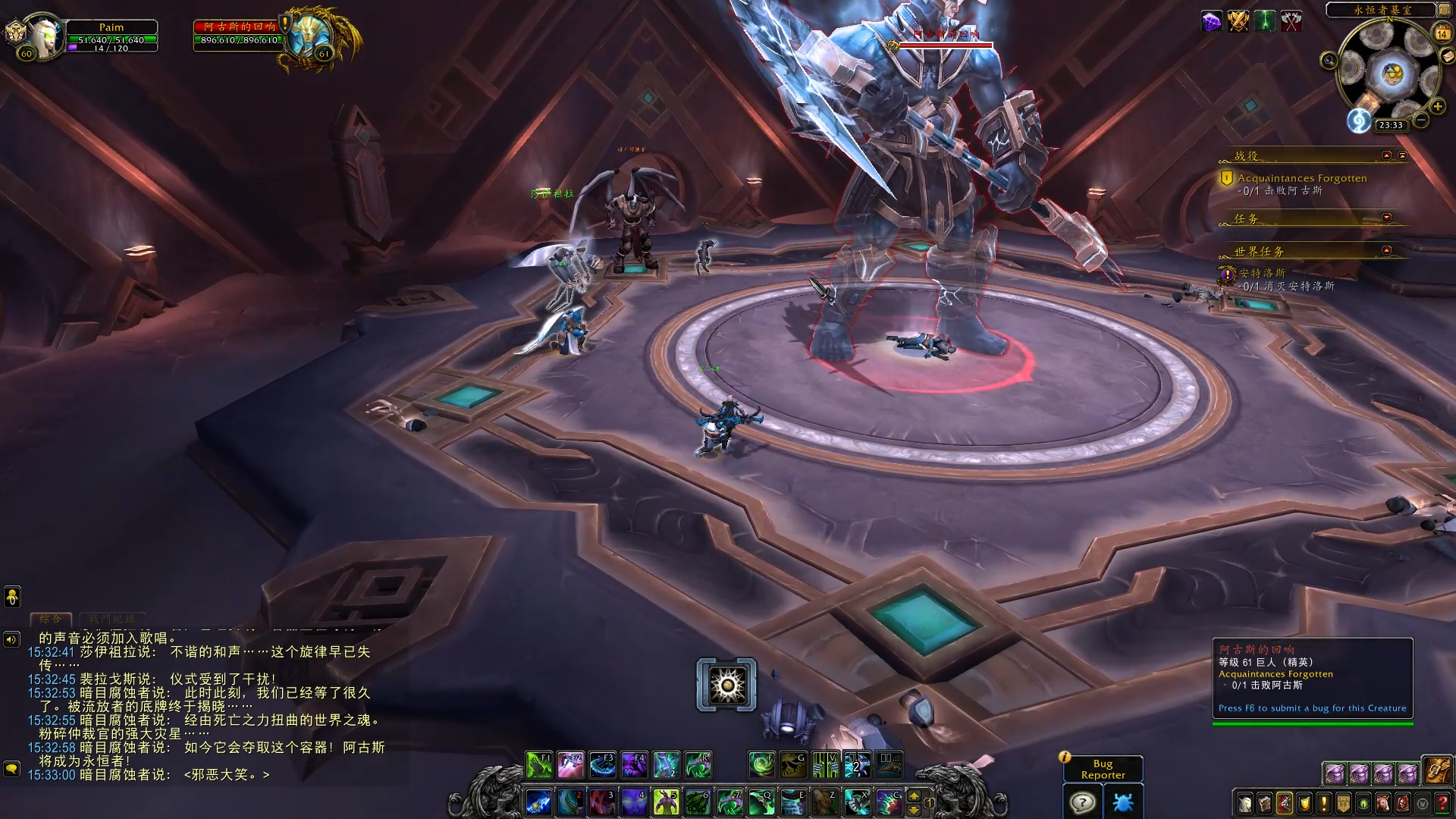Activate the sunburst extra action button
1456x819 pixels.
click(x=726, y=685)
